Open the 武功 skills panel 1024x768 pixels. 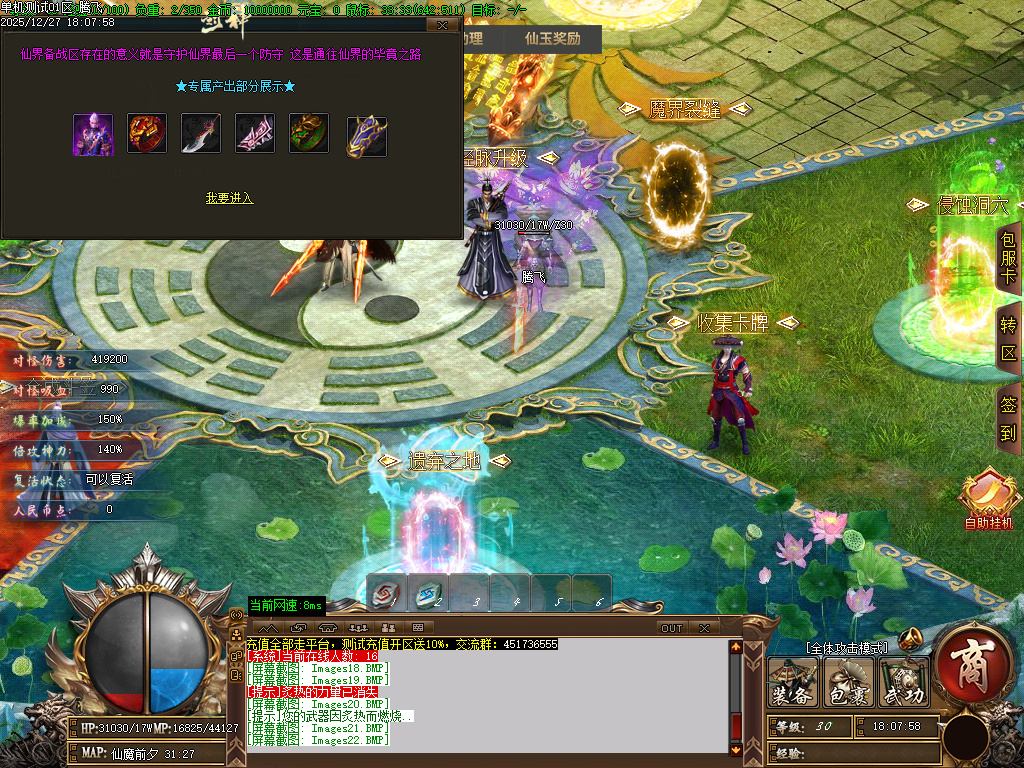tap(904, 684)
